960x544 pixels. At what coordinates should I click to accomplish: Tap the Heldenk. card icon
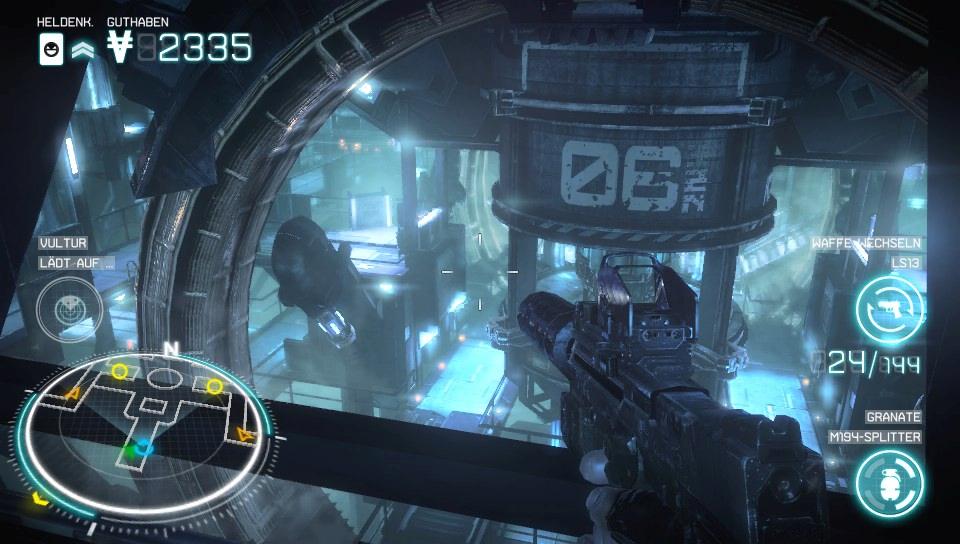tap(51, 48)
